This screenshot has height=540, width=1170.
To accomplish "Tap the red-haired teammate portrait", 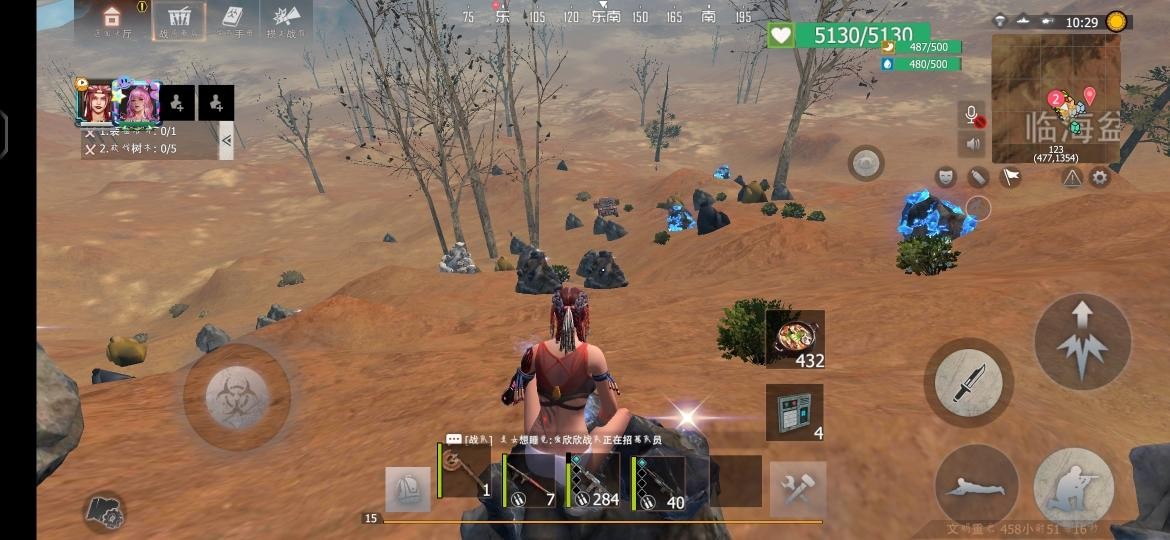I will pos(96,101).
